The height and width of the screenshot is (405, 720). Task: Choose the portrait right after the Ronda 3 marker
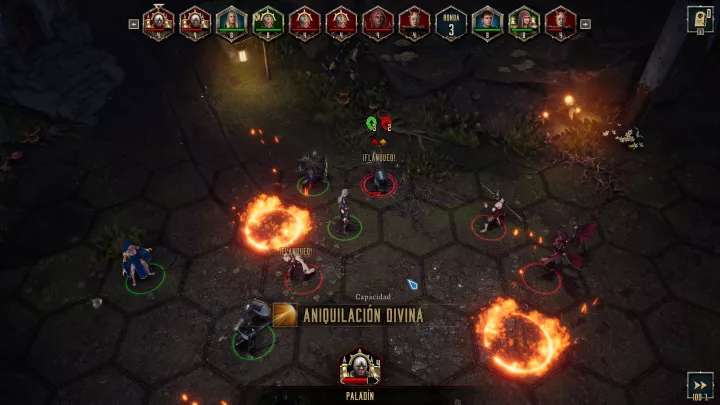pos(487,23)
